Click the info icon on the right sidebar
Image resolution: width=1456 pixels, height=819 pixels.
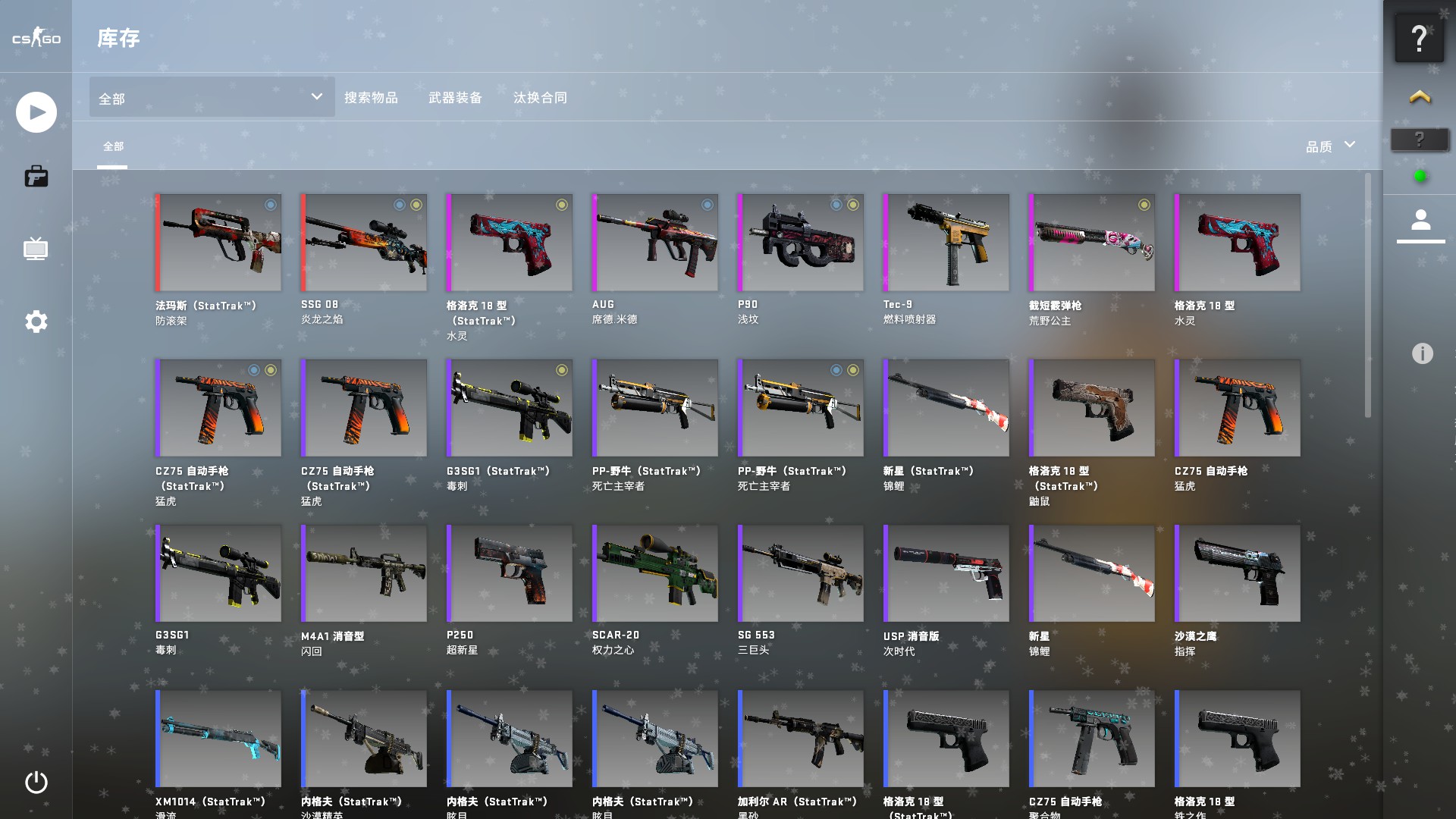click(x=1421, y=352)
